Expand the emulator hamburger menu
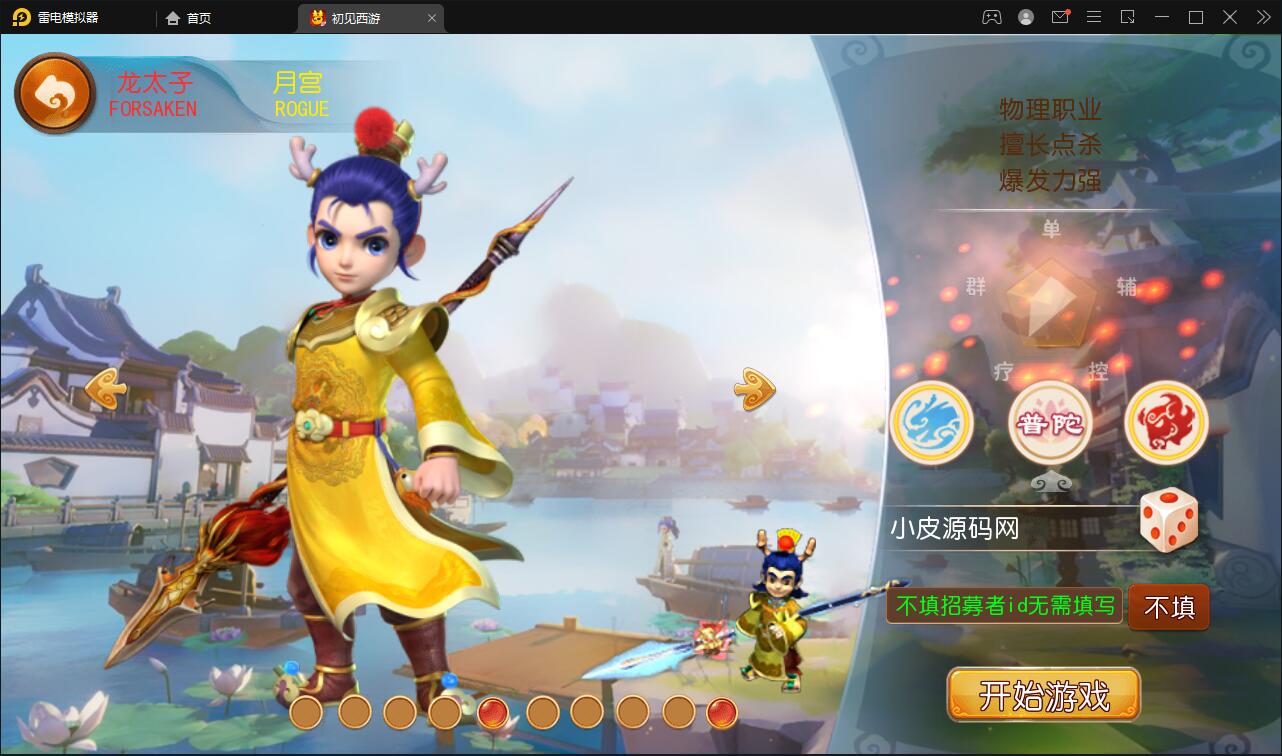The image size is (1282, 756). pyautogui.click(x=1094, y=17)
